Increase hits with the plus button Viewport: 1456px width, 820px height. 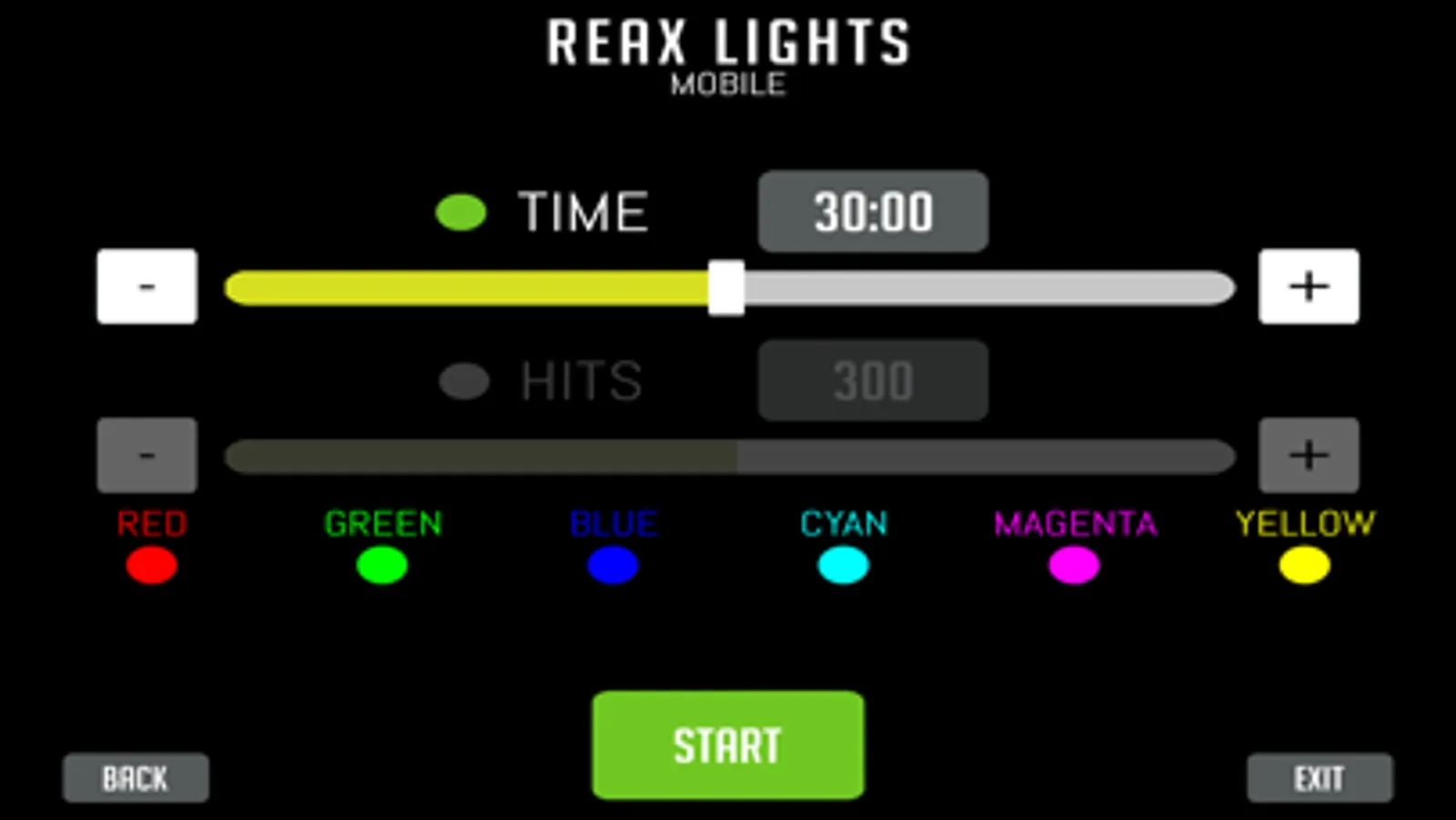tap(1308, 454)
